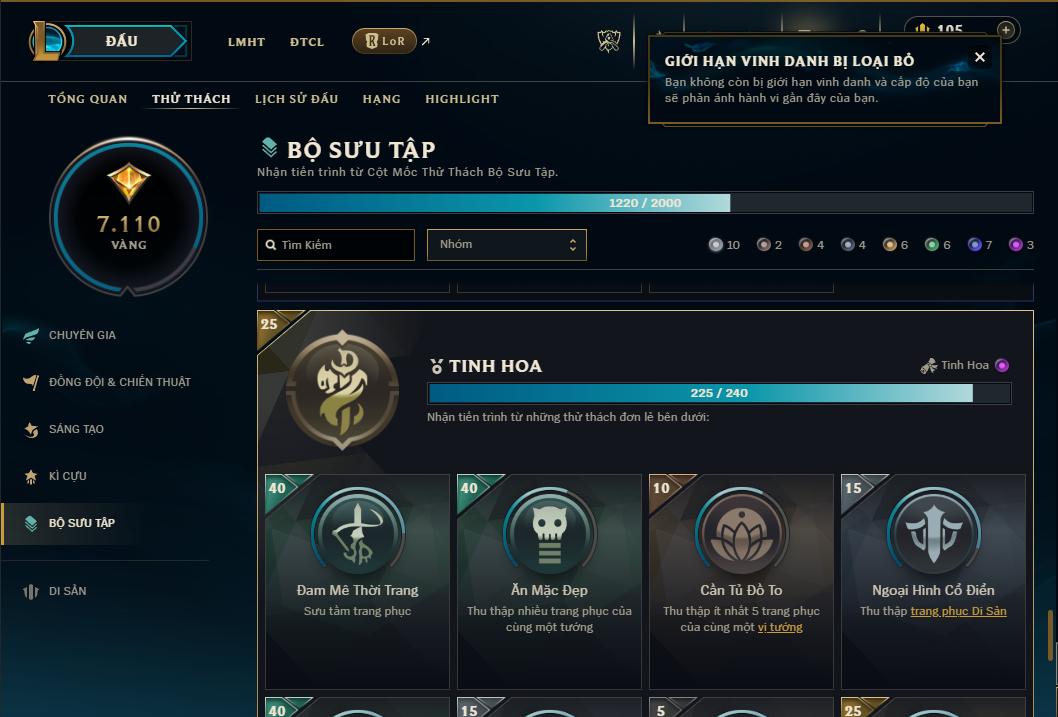Go to the Lịch Sử Đấu tab

pos(296,99)
